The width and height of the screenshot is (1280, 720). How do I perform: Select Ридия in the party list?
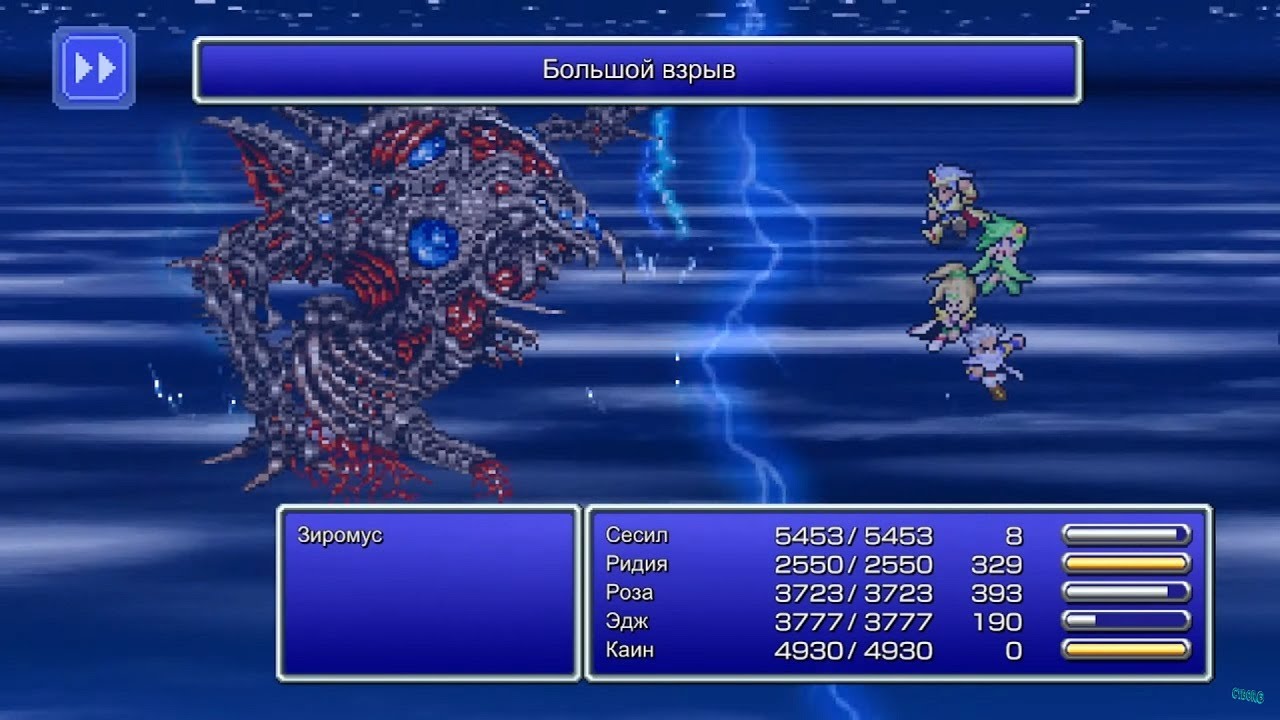[637, 565]
